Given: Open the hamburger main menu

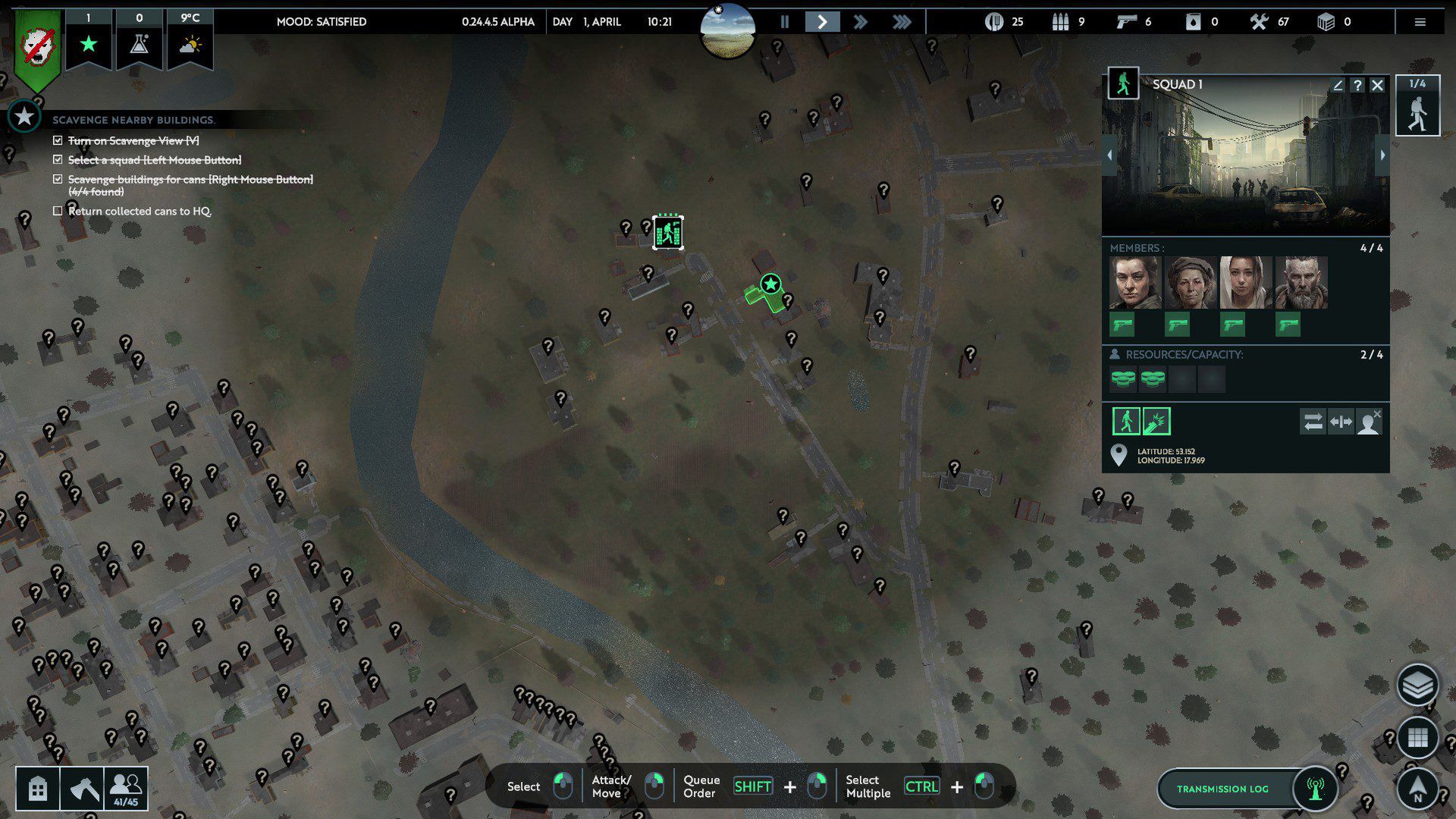Looking at the screenshot, I should 1420,22.
